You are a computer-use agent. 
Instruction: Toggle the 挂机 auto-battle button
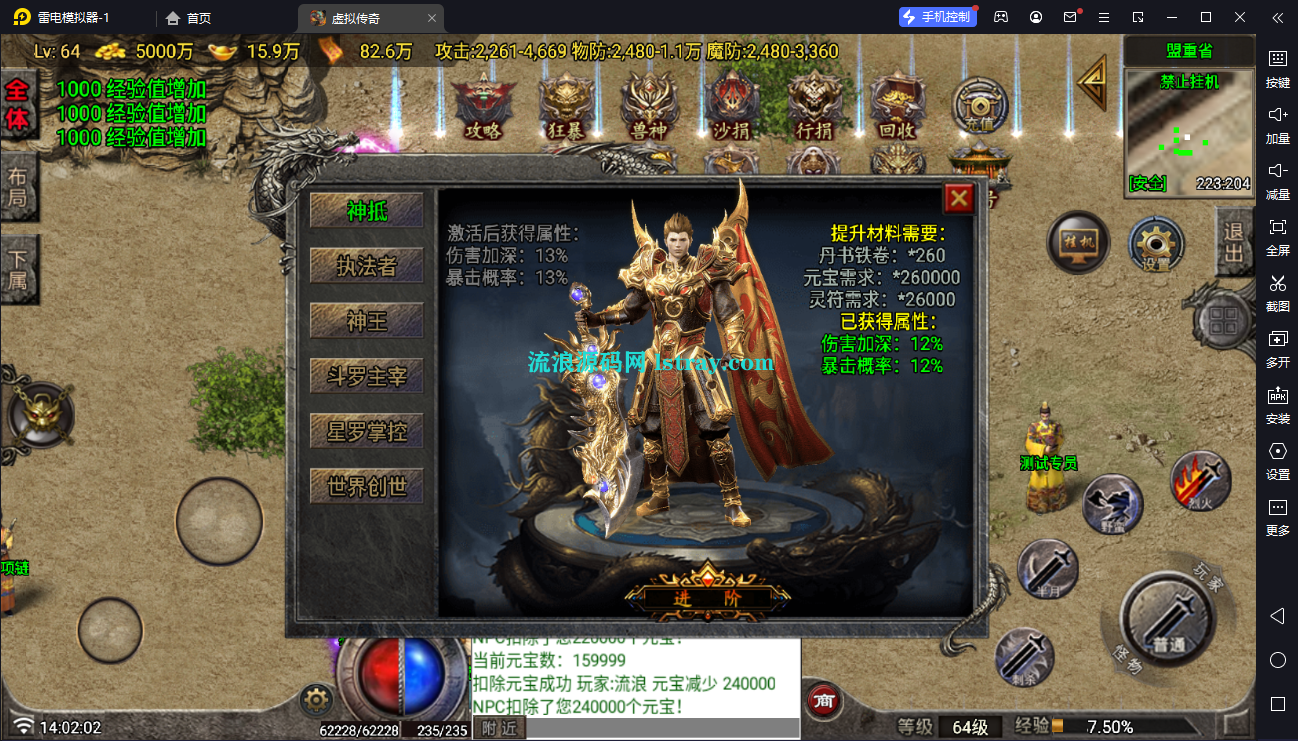coord(1078,243)
